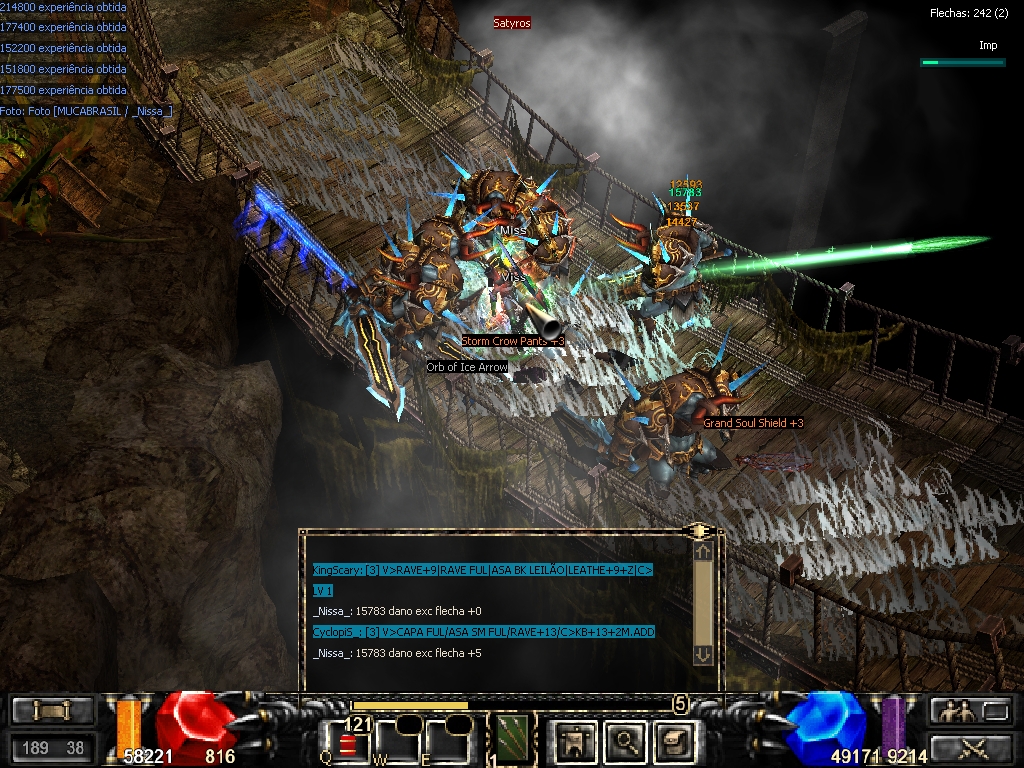Screen dimensions: 1024x768
Task: Pick up the Storm Crow Pants +3 label
Action: tap(512, 341)
